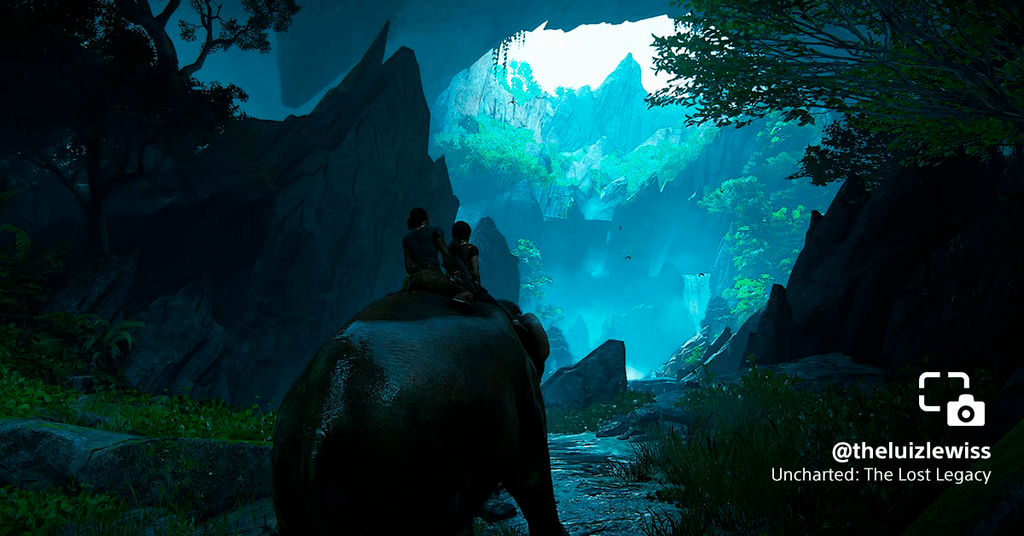Click the screenshot capture camera icon
Image resolution: width=1024 pixels, height=536 pixels.
coord(951,399)
